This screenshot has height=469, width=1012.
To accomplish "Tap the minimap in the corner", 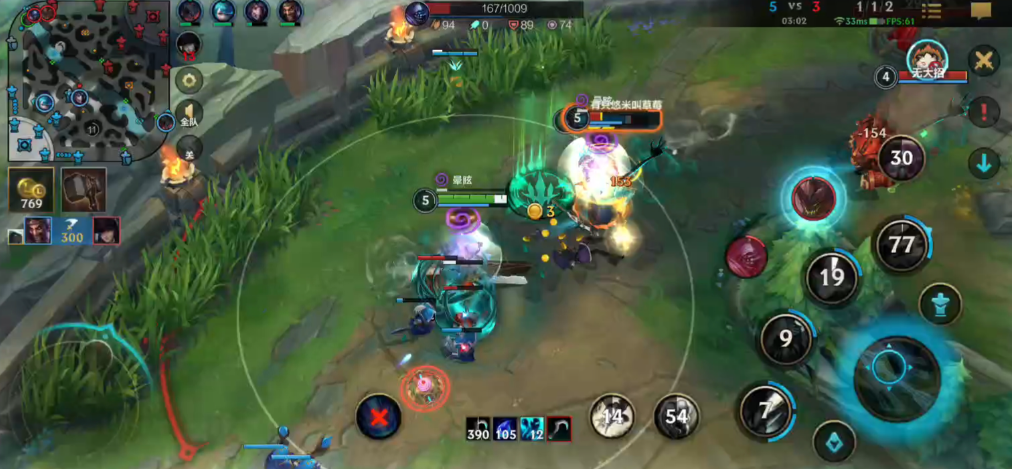I will point(85,82).
